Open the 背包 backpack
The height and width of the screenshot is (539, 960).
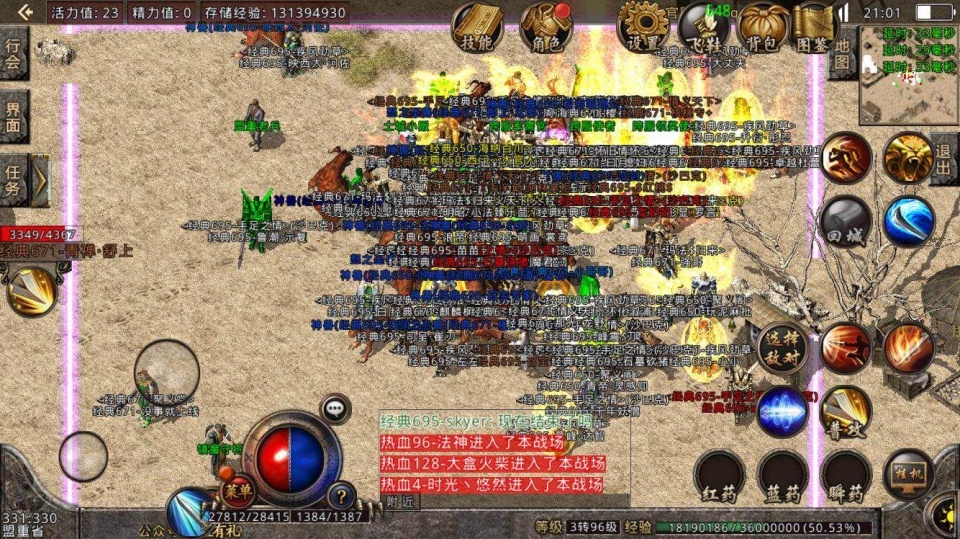(763, 27)
